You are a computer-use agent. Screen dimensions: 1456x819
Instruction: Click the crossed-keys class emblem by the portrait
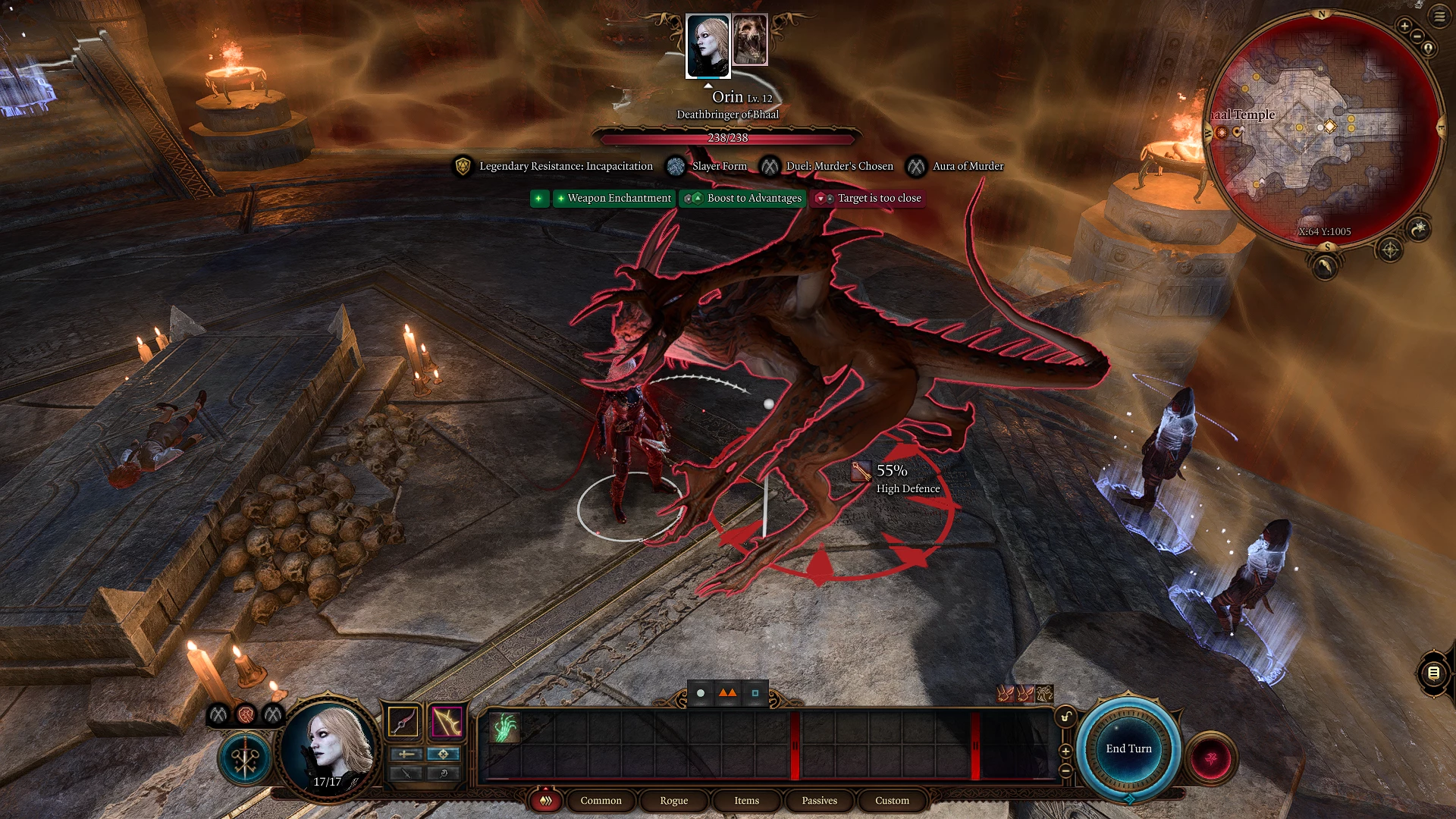point(245,758)
